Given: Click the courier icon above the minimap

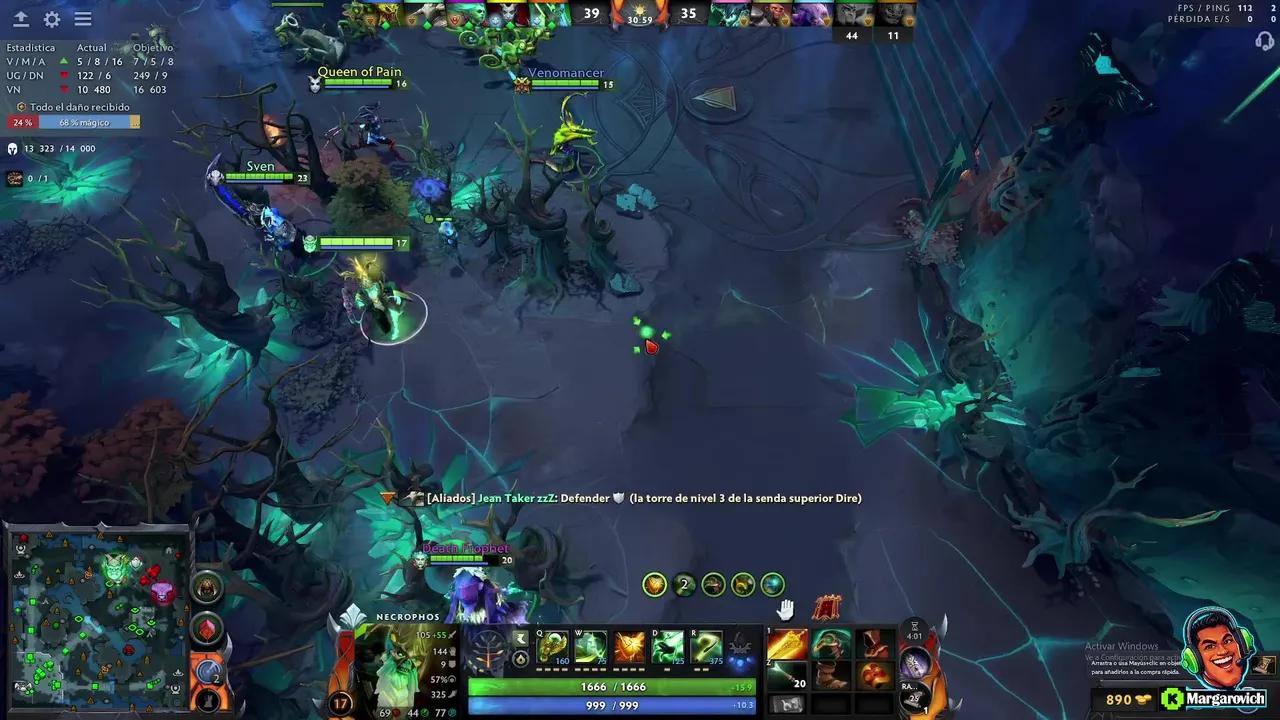Looking at the screenshot, I should [207, 588].
